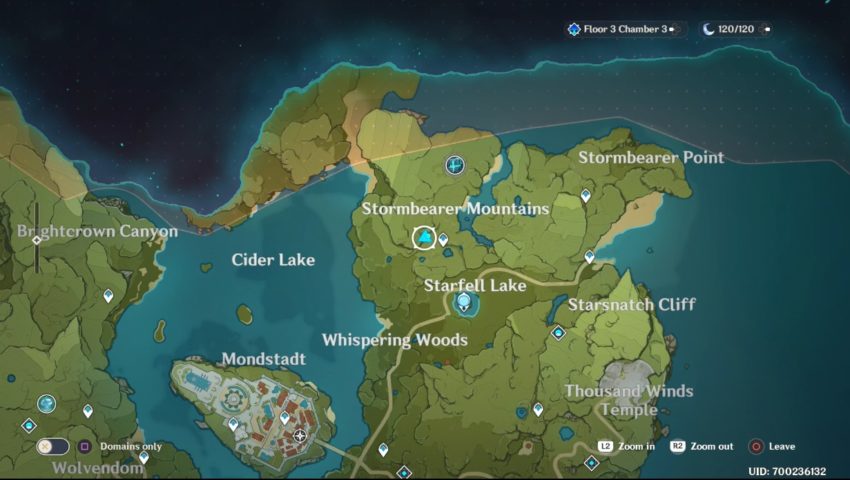Image resolution: width=850 pixels, height=480 pixels.
Task: Pick the teleport waypoint under Stormbearer Point
Action: 586,196
